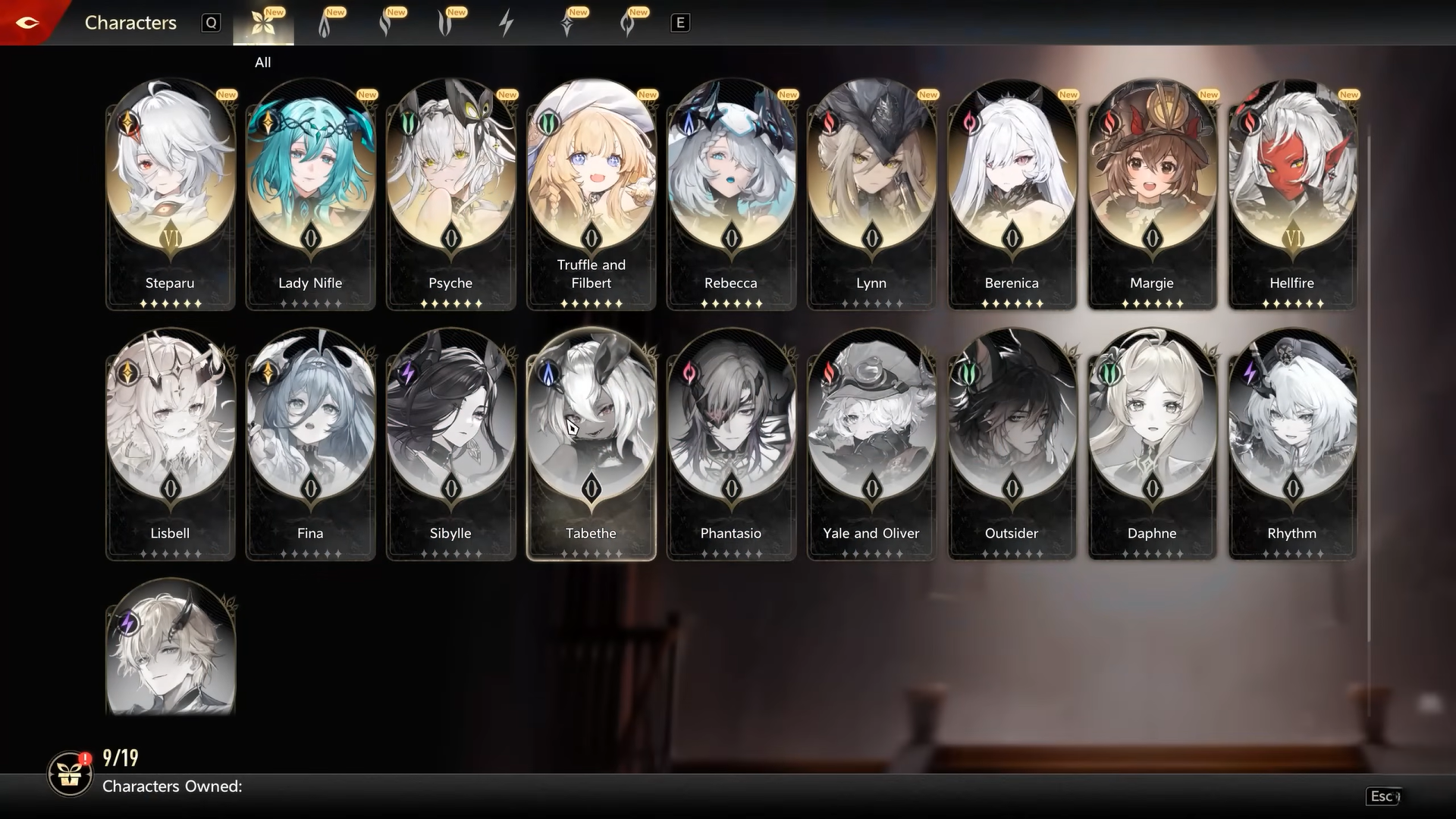Click the gift box icon near Characters Owned
This screenshot has width=1456, height=819.
point(70,775)
